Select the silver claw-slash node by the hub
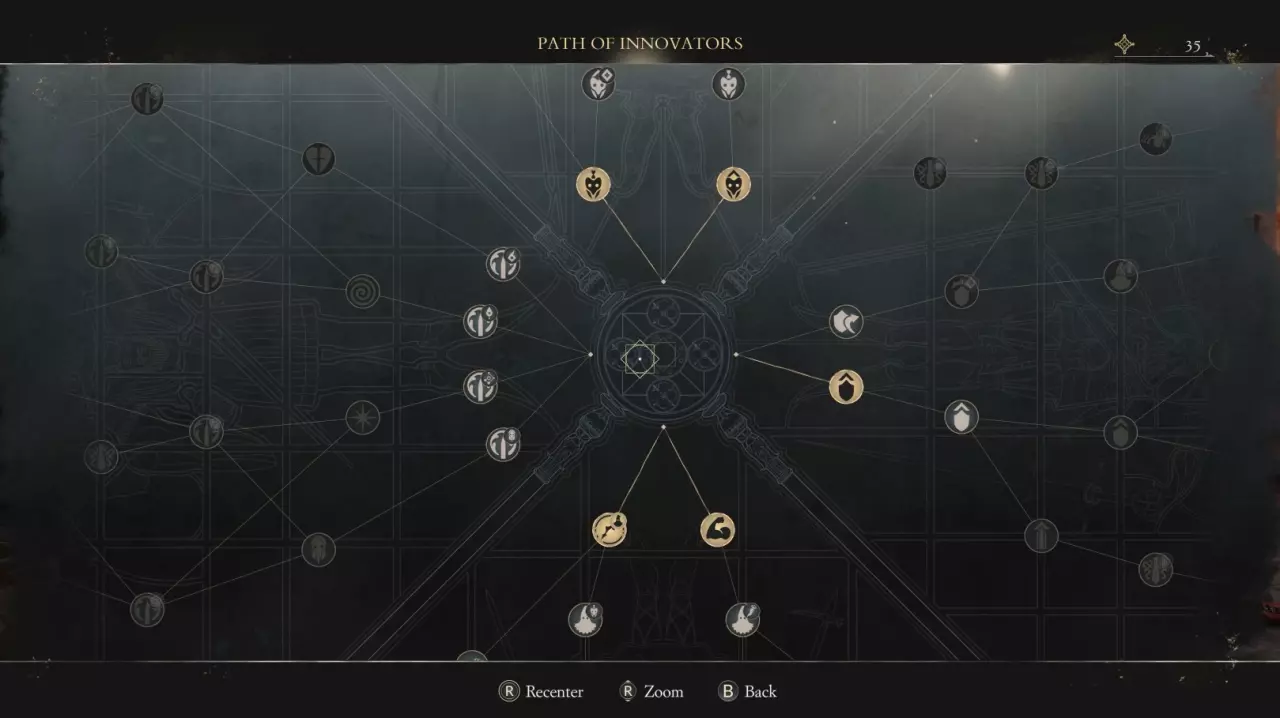1280x718 pixels. (x=846, y=322)
